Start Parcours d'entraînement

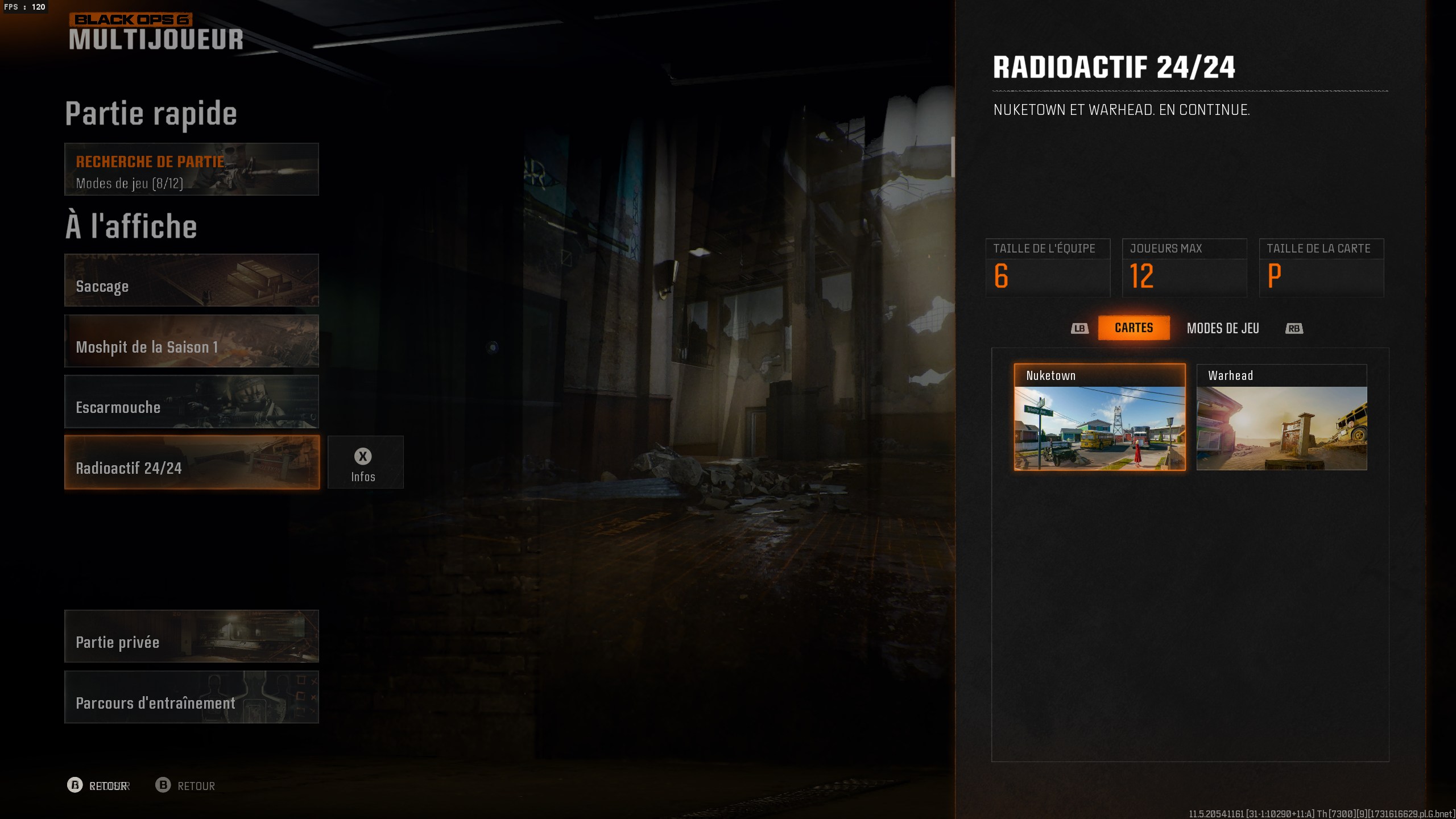191,697
